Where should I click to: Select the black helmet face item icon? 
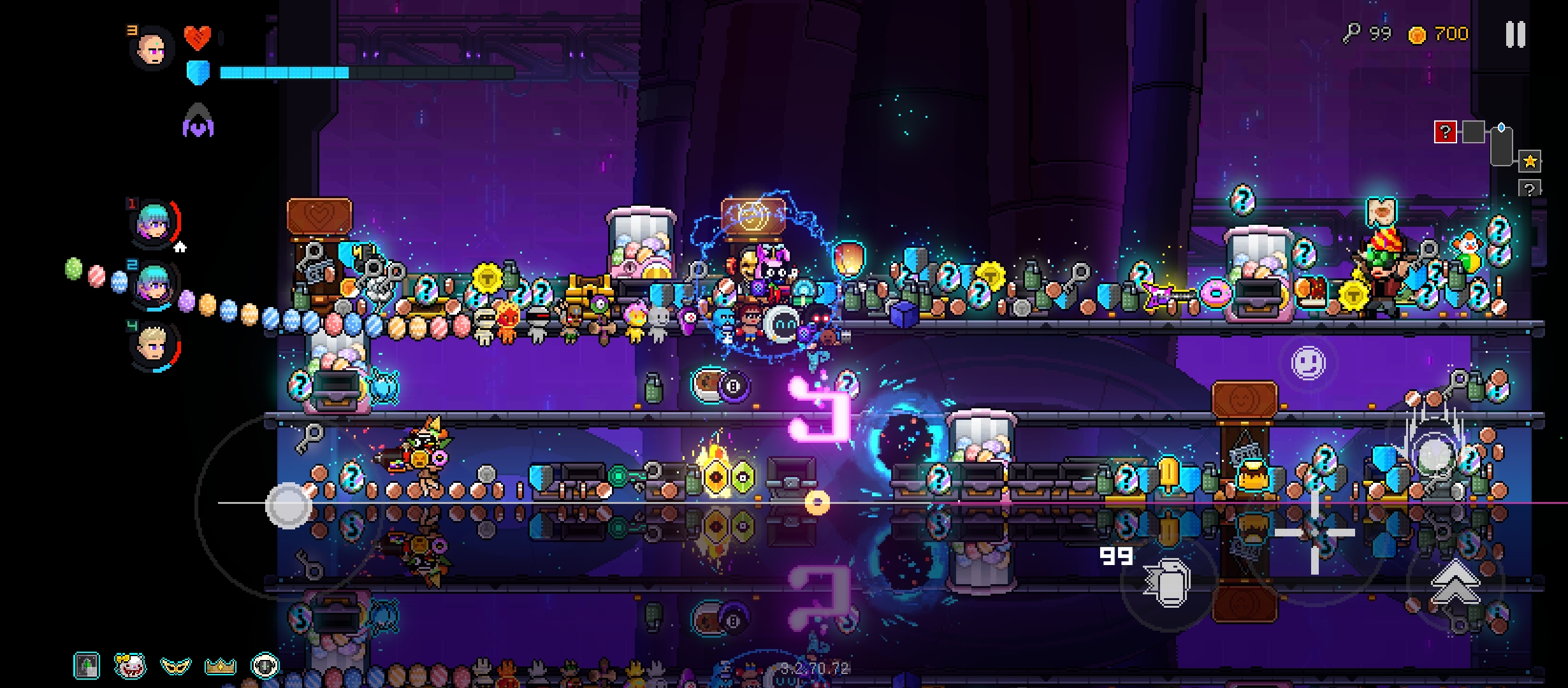click(265, 666)
